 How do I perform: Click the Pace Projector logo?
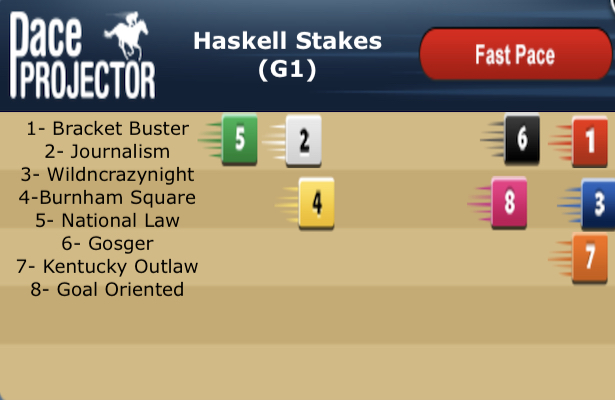tap(82, 55)
